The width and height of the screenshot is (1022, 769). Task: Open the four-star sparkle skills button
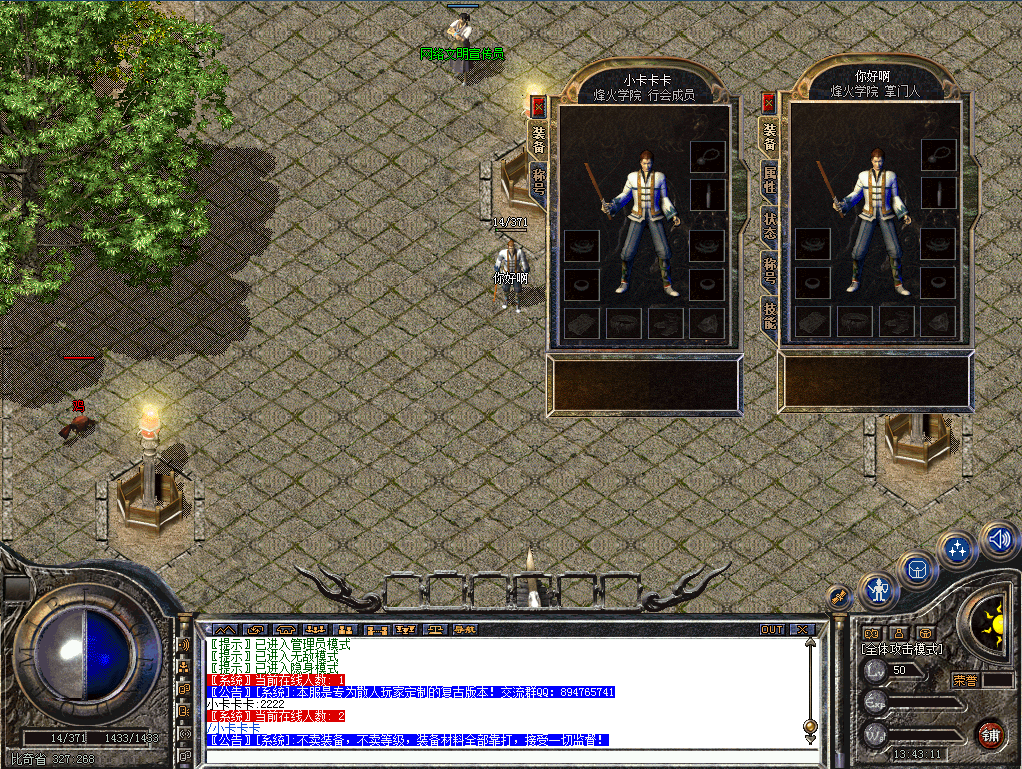[x=958, y=548]
